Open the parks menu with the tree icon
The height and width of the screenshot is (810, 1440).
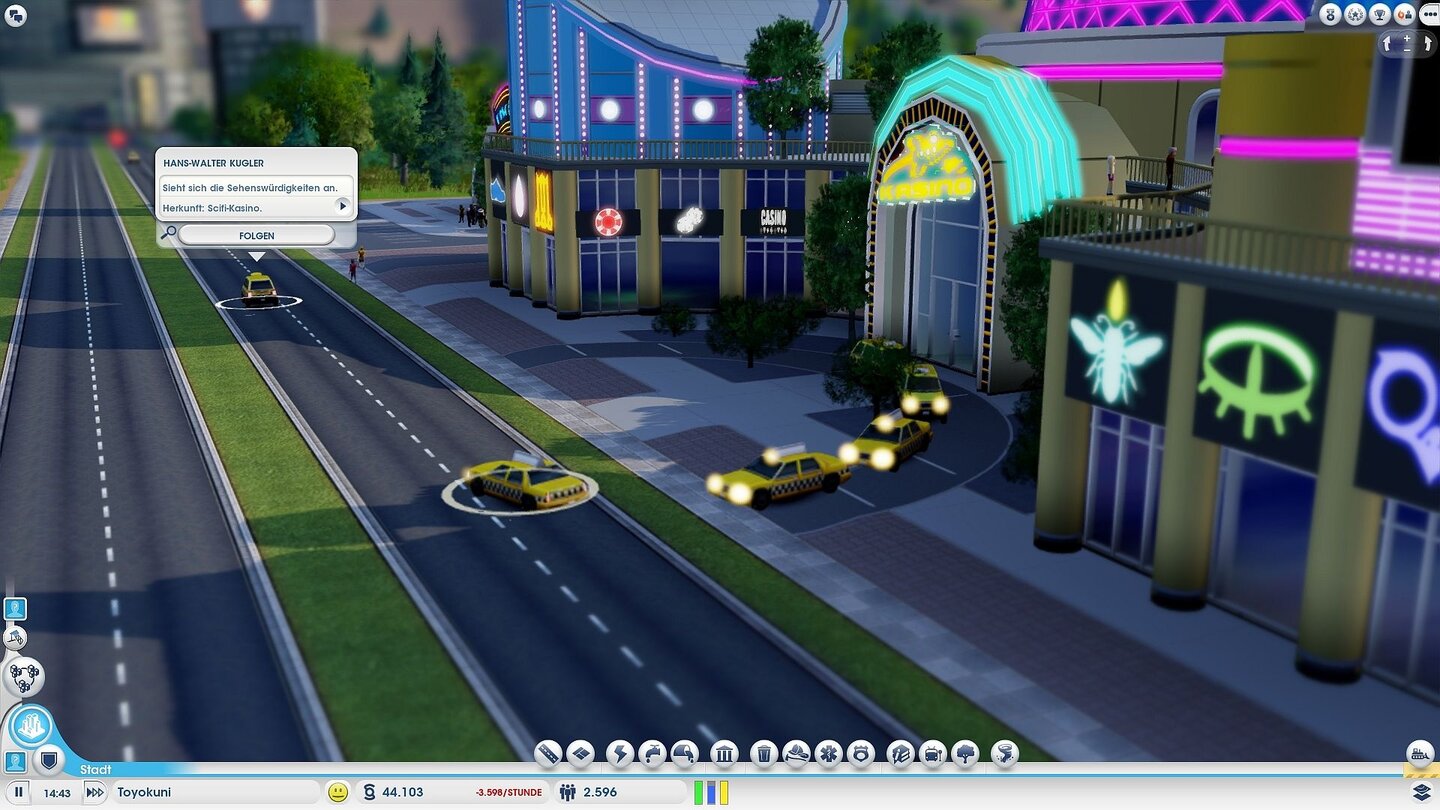(x=967, y=753)
